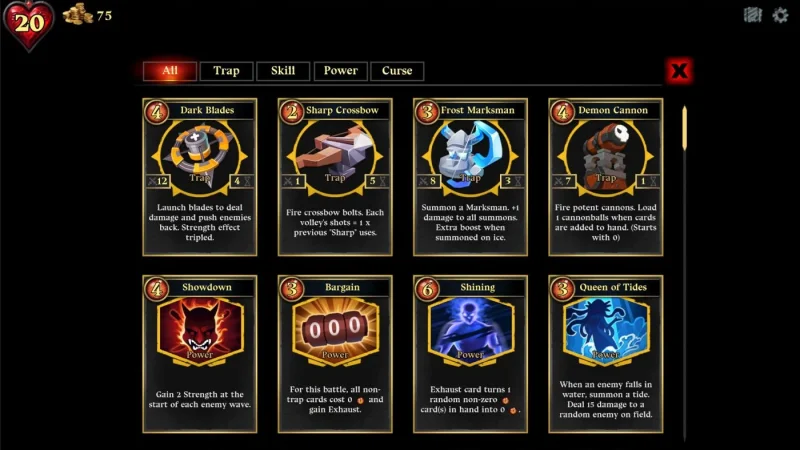800x450 pixels.
Task: Open the Skill card category
Action: (x=283, y=71)
